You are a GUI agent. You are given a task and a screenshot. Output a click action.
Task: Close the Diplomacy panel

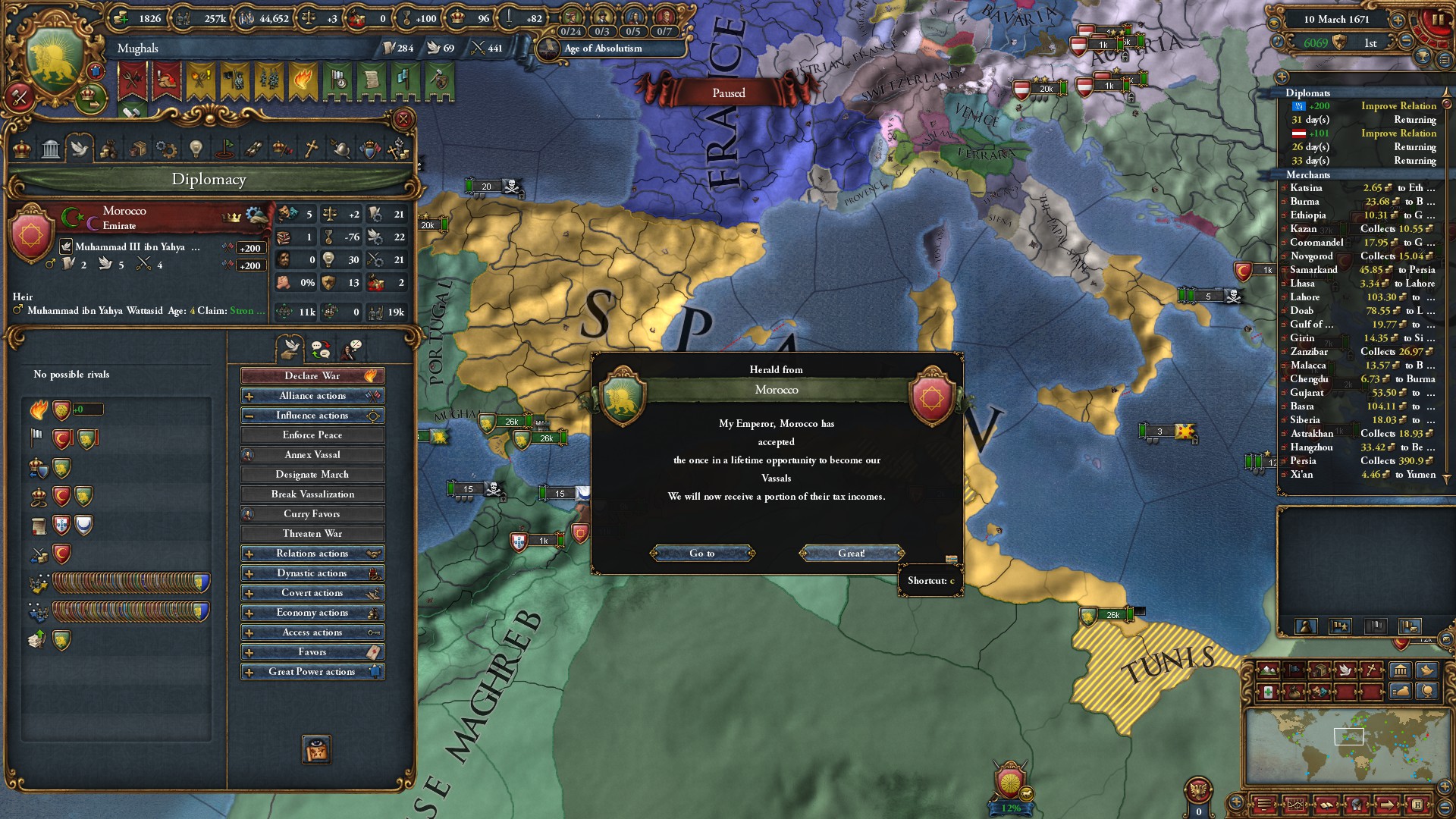tap(403, 119)
